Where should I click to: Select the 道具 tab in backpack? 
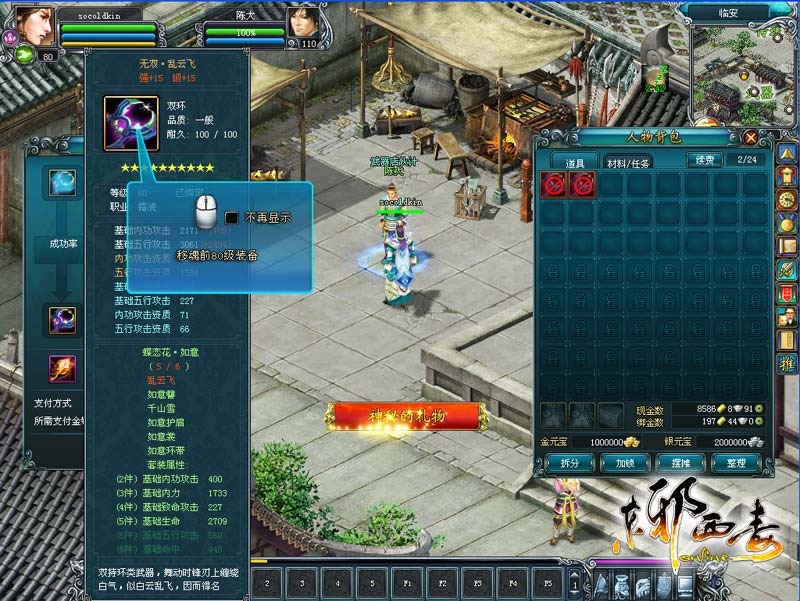pyautogui.click(x=573, y=162)
